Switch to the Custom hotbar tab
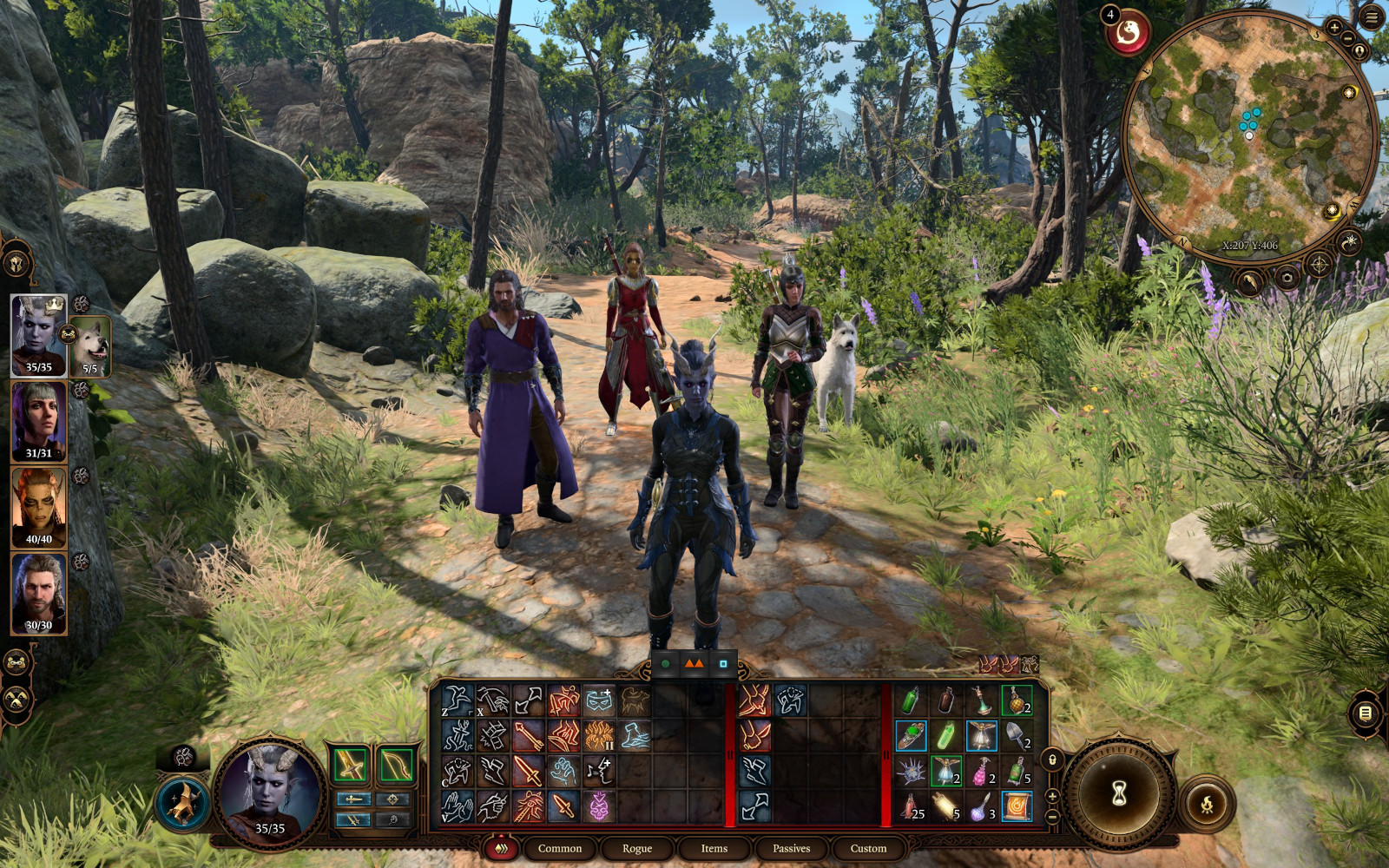This screenshot has width=1389, height=868. pos(868,848)
